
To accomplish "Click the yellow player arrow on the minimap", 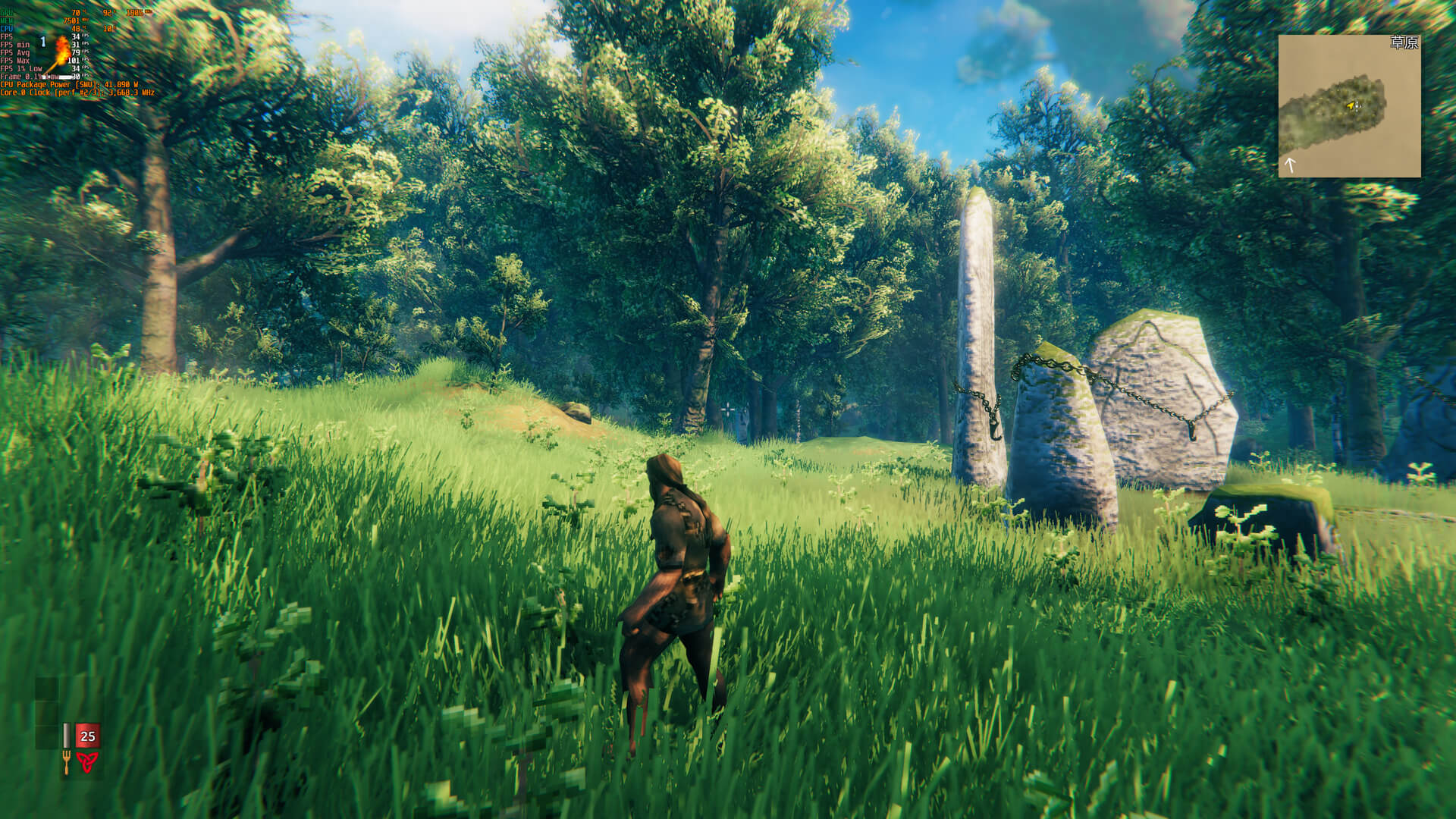I will click(1351, 105).
